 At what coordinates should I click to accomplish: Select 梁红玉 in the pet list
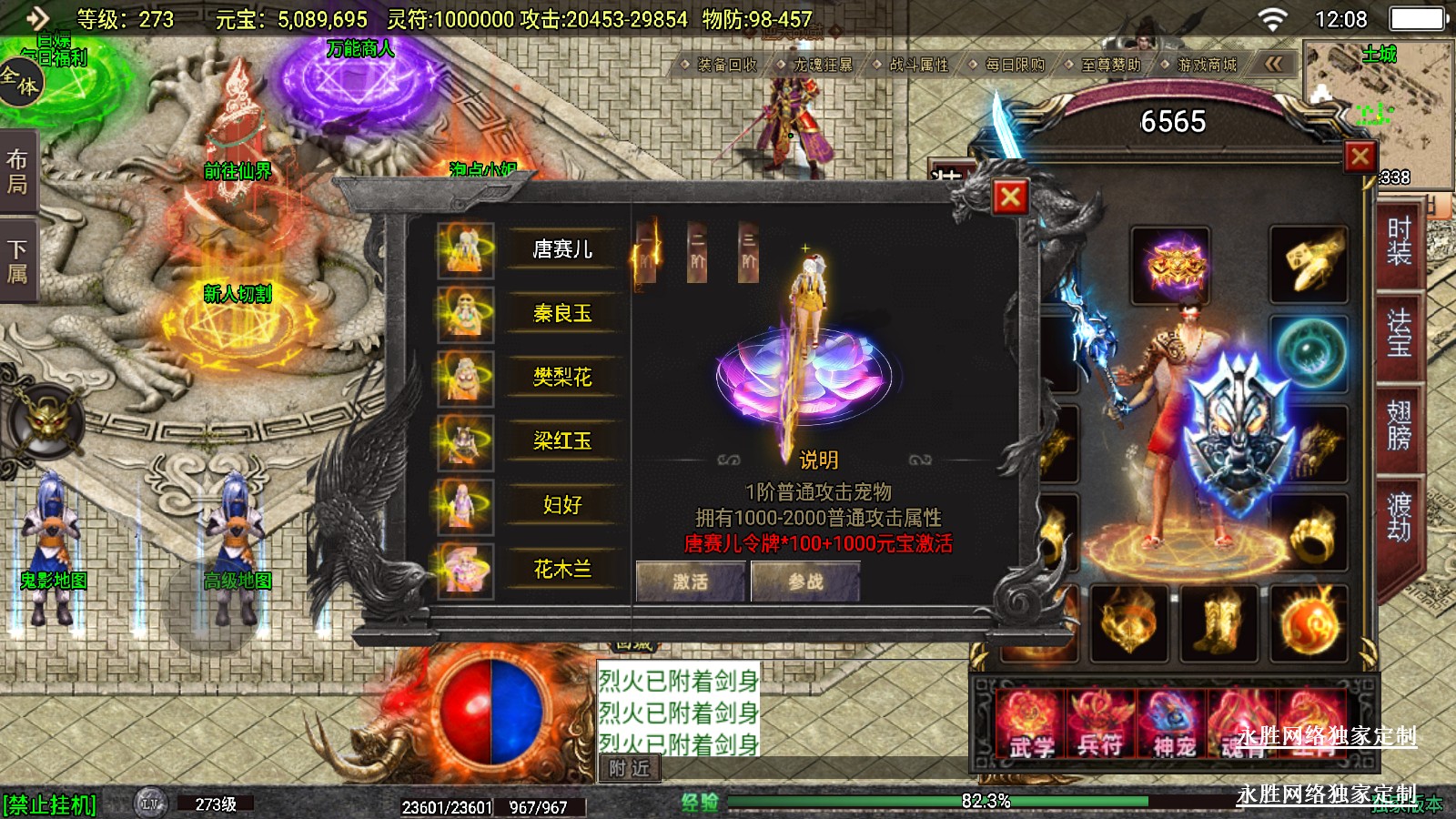coord(561,441)
